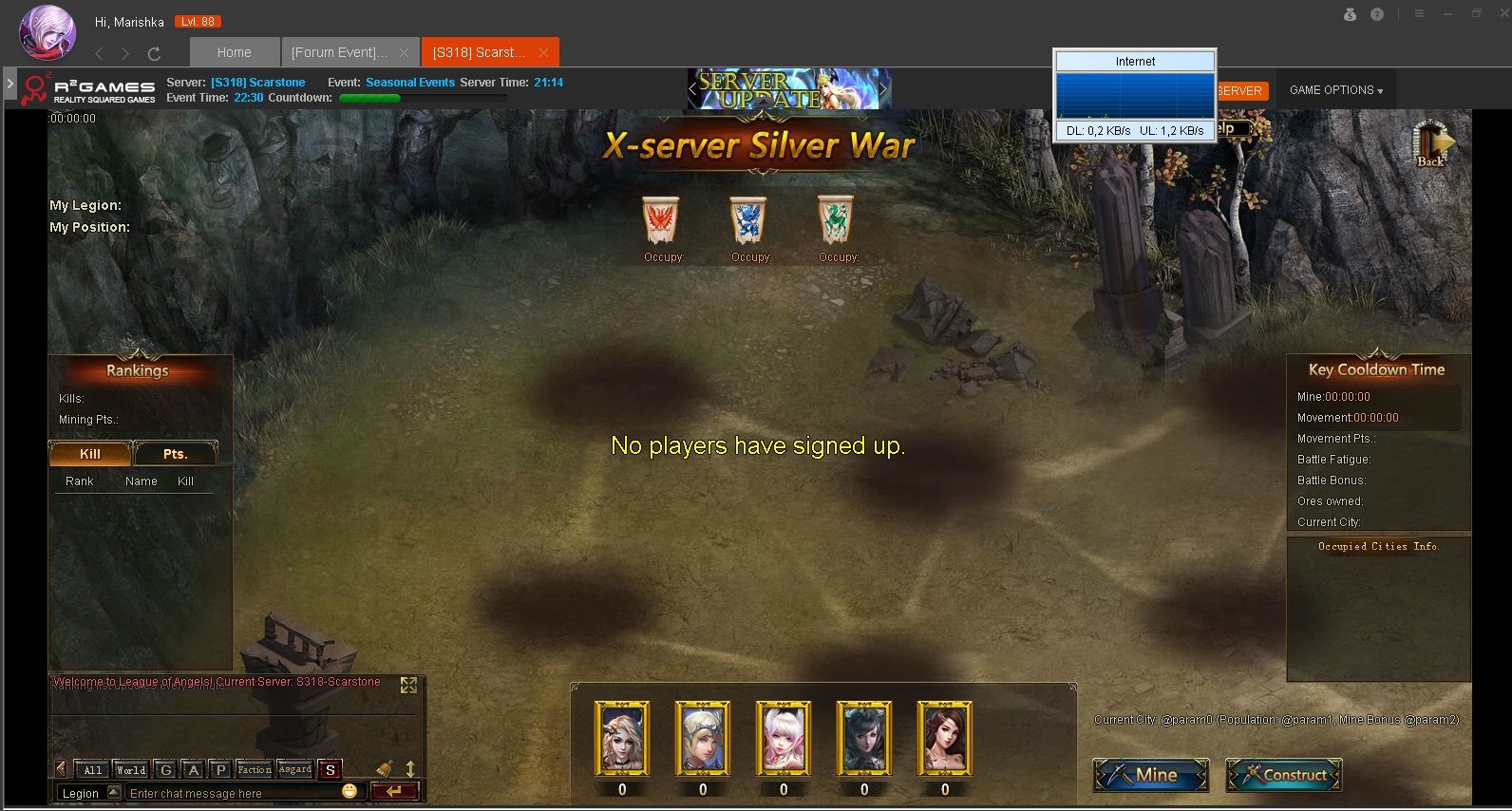The image size is (1512, 811).
Task: Expand the chat window with the arrows icon
Action: tap(409, 685)
